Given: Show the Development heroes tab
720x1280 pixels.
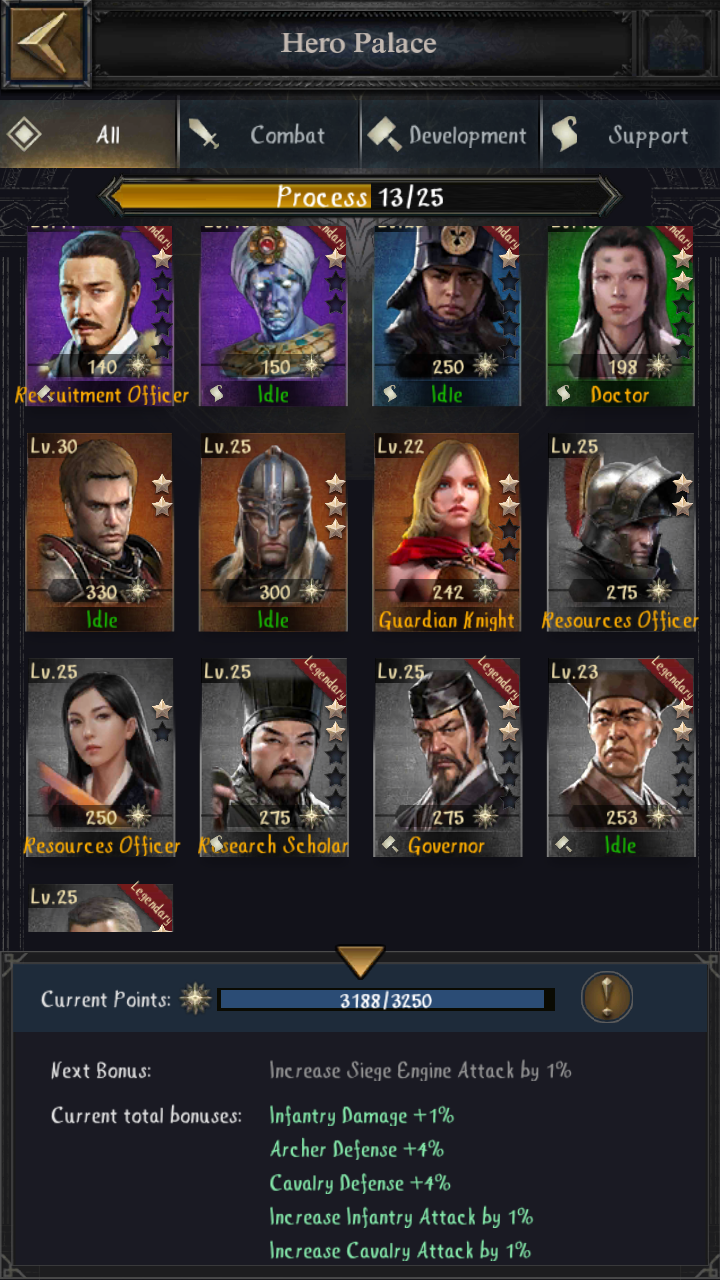Looking at the screenshot, I should [449, 135].
